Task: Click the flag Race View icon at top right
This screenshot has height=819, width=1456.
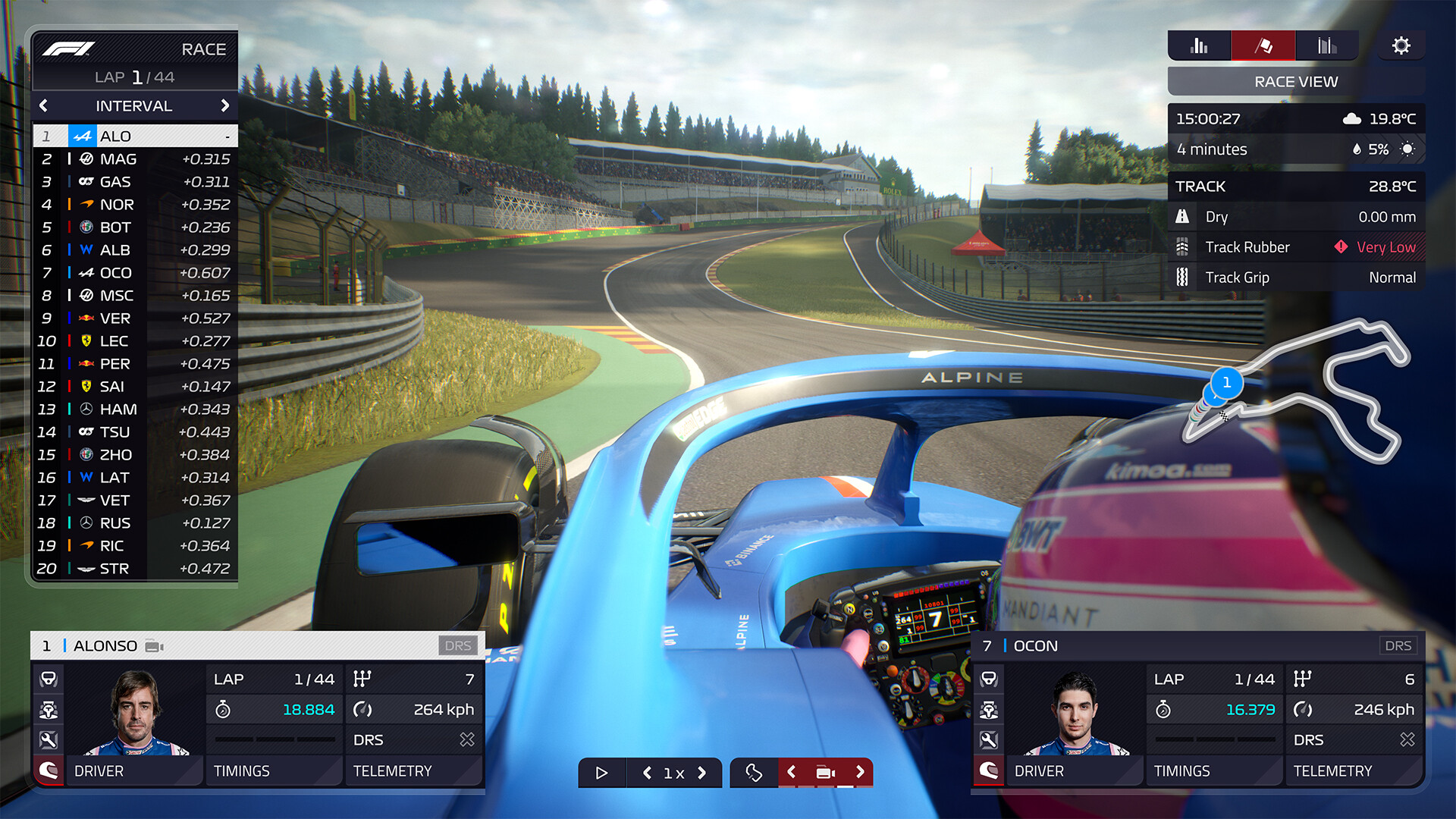Action: pyautogui.click(x=1263, y=45)
